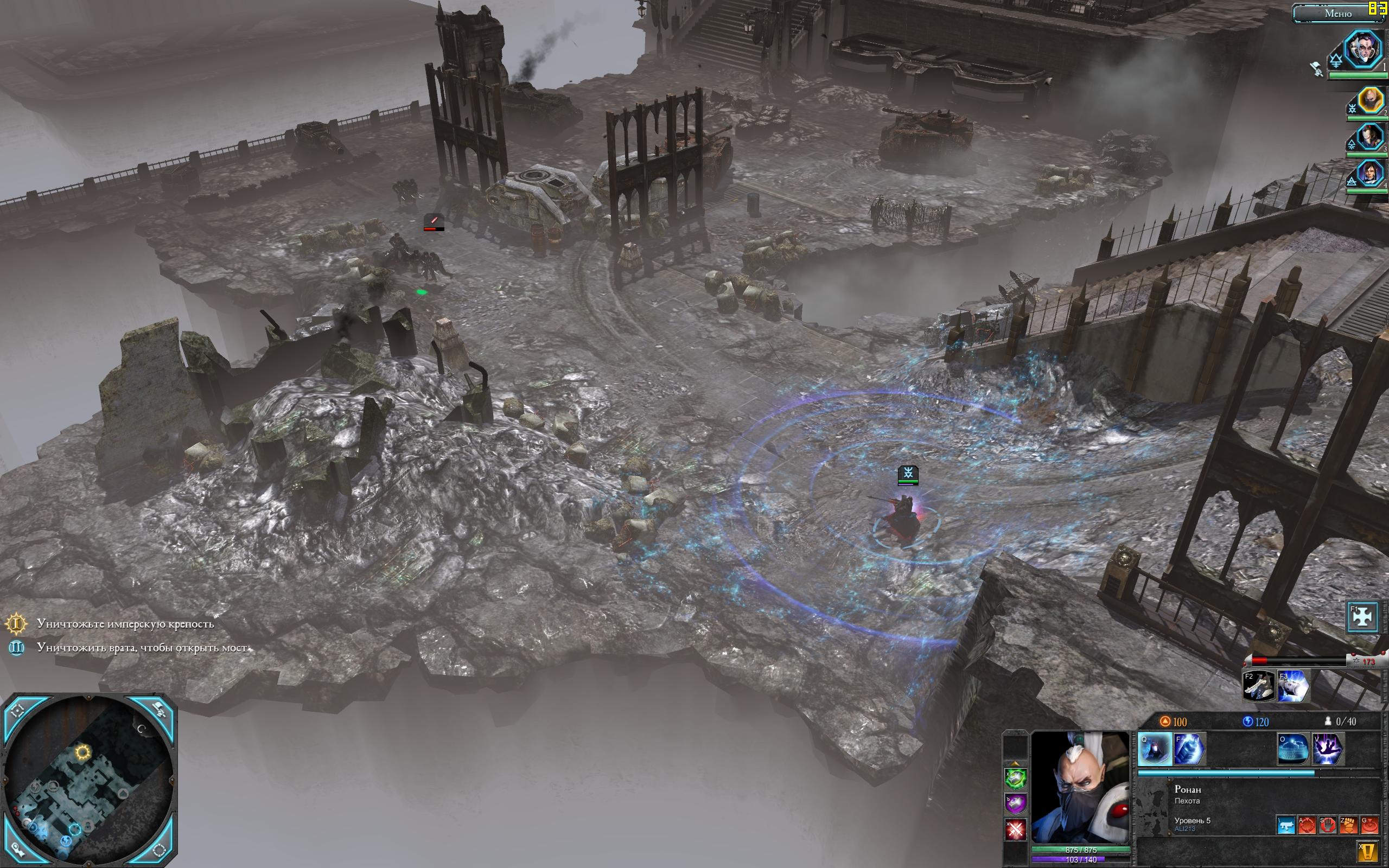Select the hero portrait numbered 3

click(x=1368, y=138)
